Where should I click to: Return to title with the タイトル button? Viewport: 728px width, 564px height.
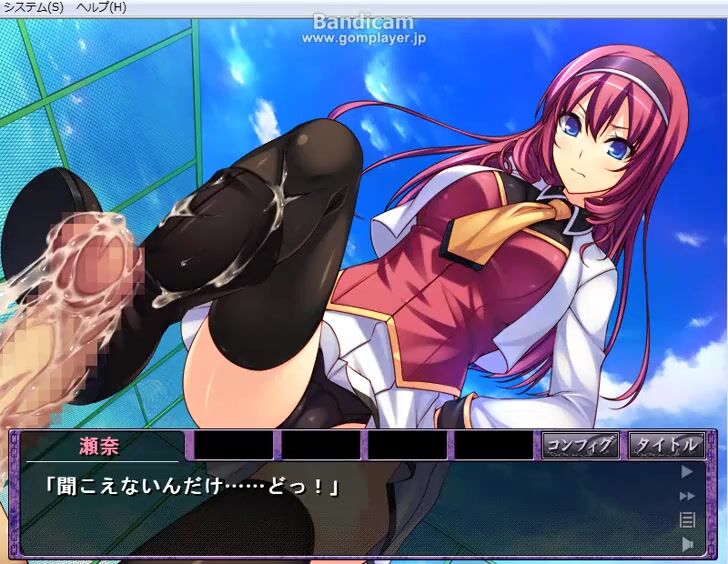click(x=667, y=445)
